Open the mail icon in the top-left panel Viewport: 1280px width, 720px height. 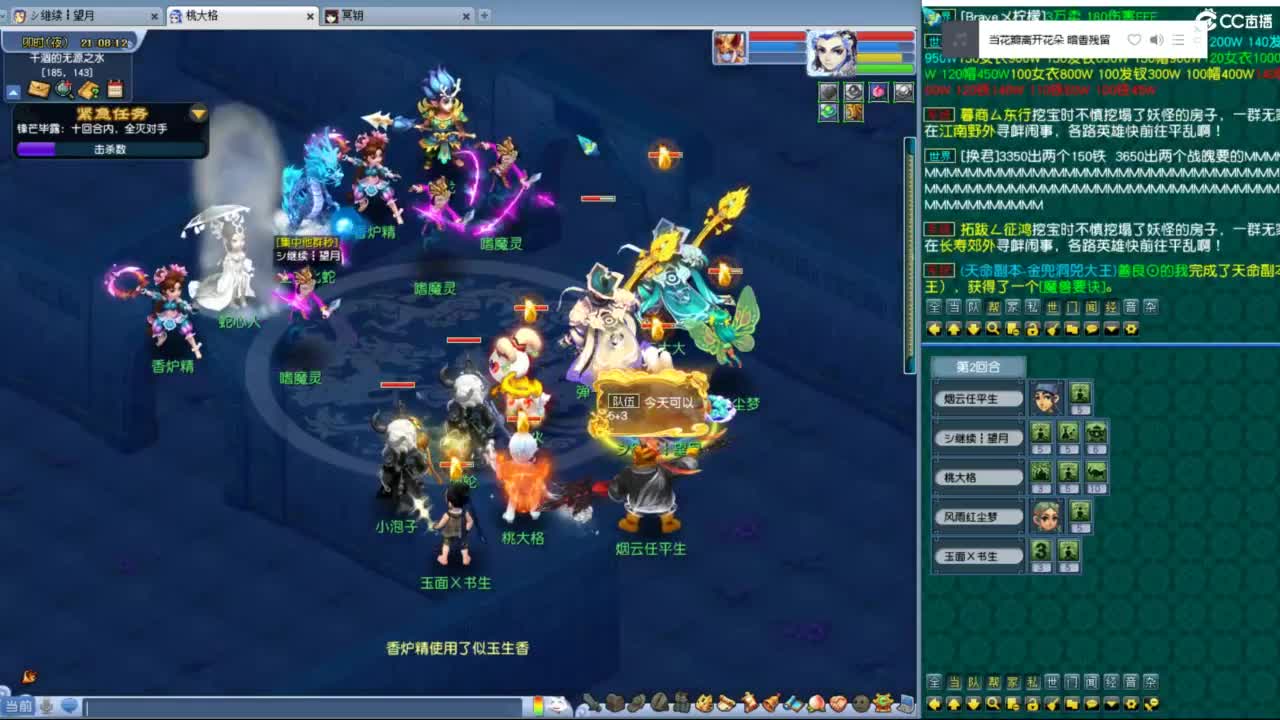pos(38,88)
